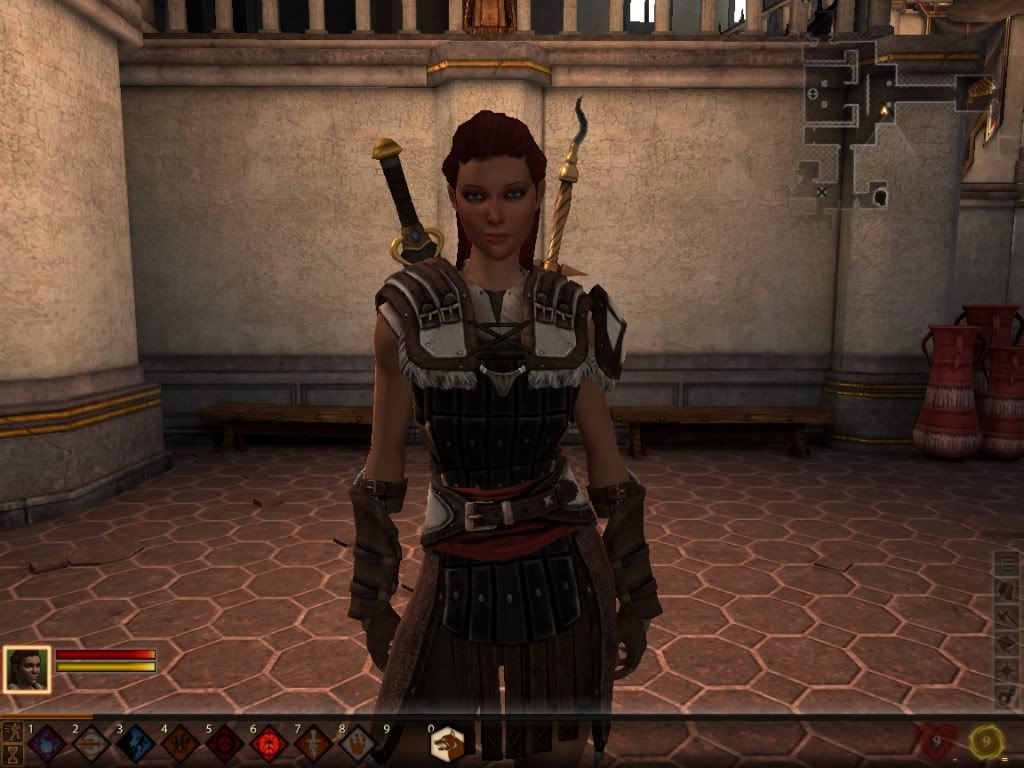This screenshot has height=768, width=1024.
Task: Click the running figure icon above the hourglass
Action: tap(13, 732)
